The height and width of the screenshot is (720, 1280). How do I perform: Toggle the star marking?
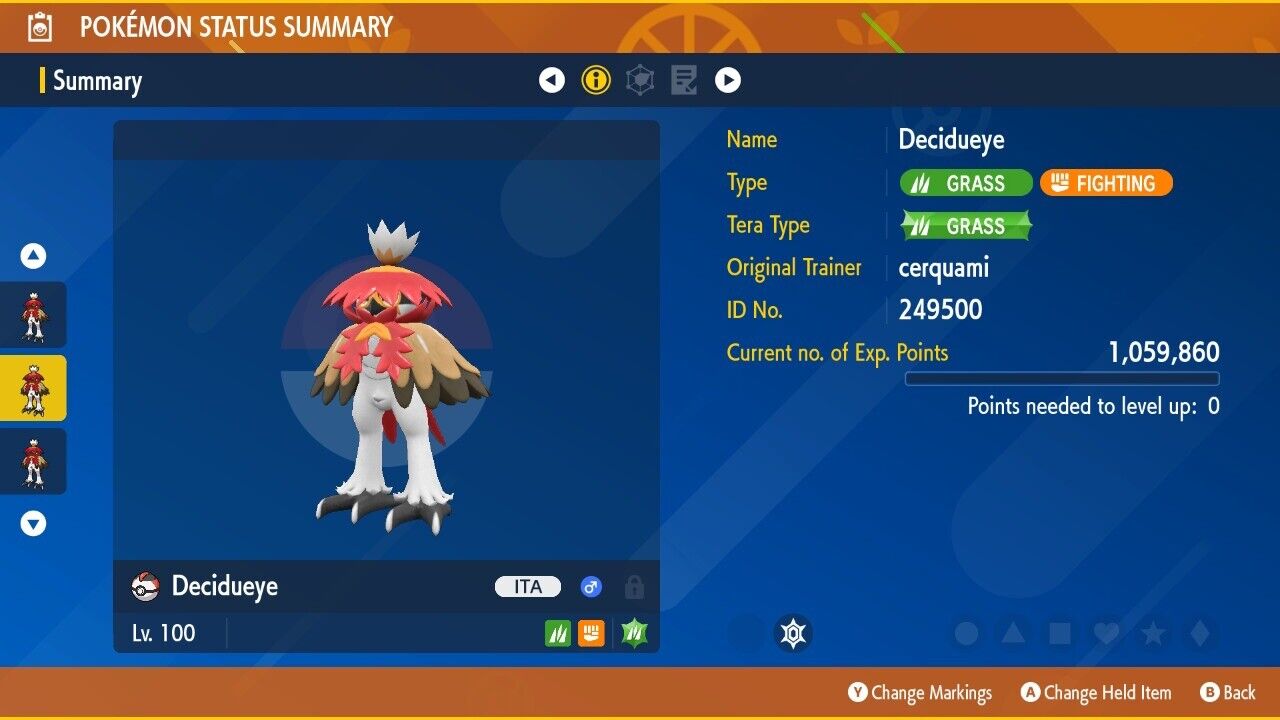click(x=1152, y=634)
